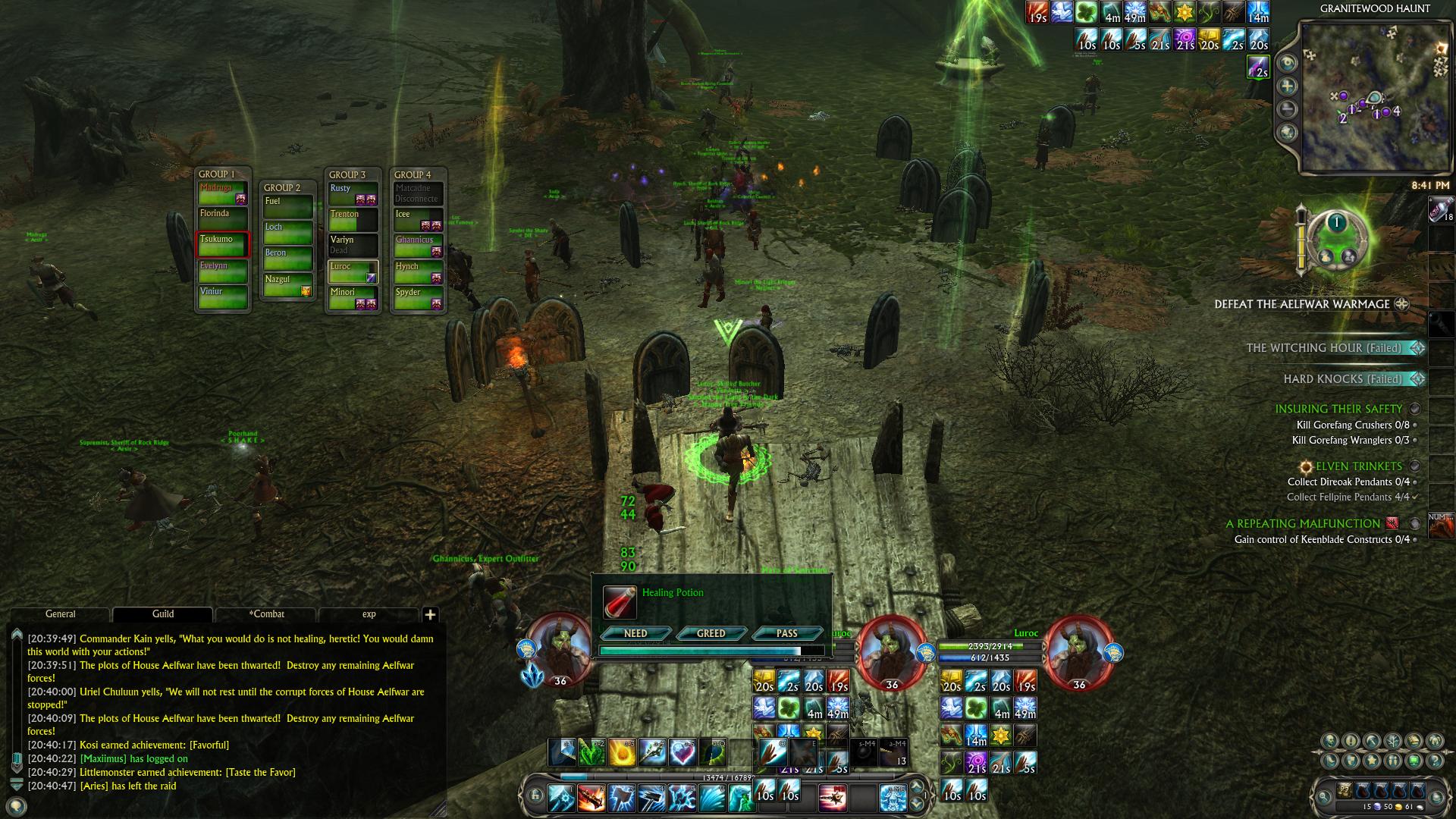The image size is (1456, 819).
Task: Select Spyder in Group 4
Action: click(x=418, y=297)
